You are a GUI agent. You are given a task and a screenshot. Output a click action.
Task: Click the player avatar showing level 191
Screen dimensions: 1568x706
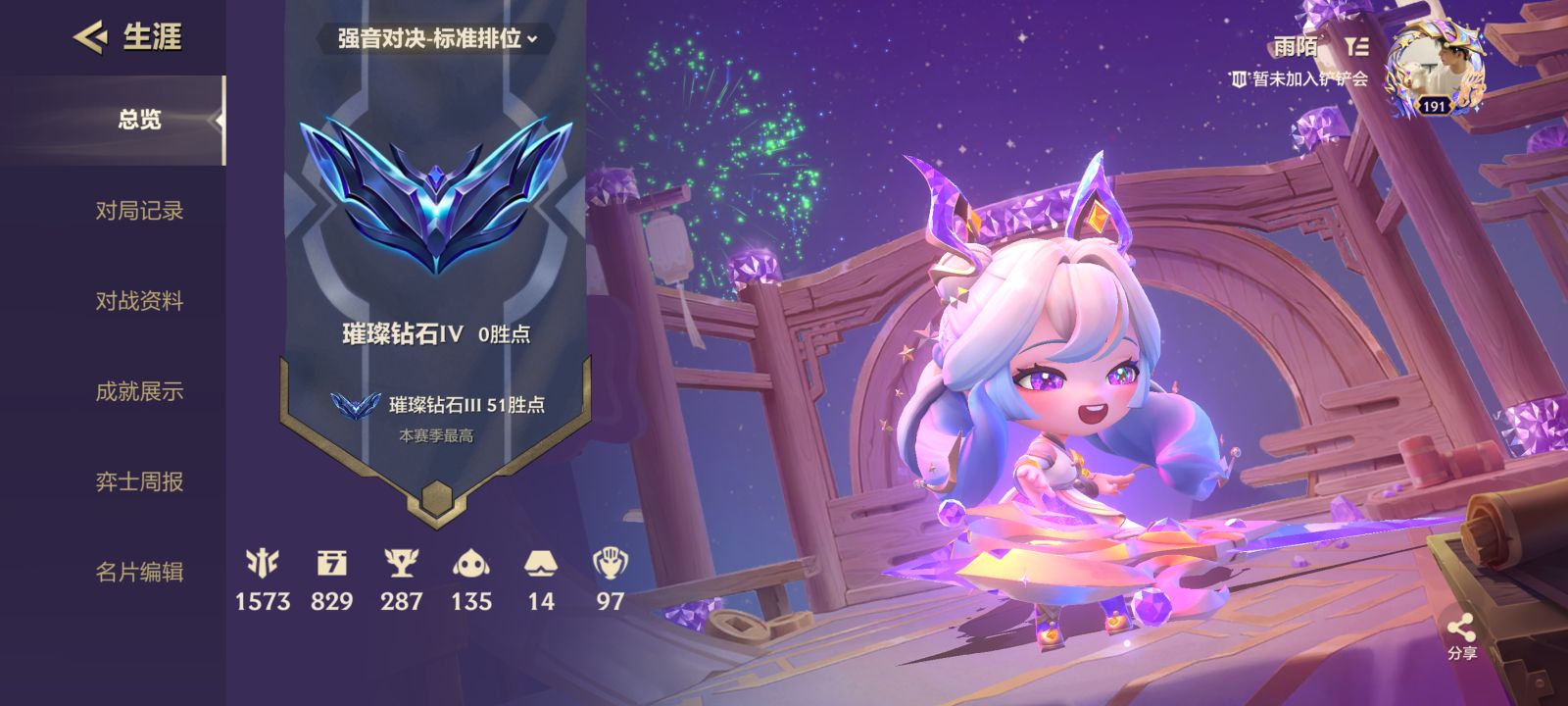1436,69
